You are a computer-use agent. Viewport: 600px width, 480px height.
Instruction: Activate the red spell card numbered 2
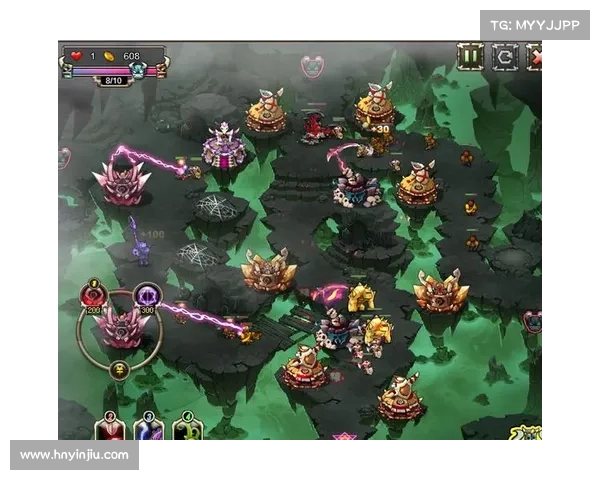point(110,429)
